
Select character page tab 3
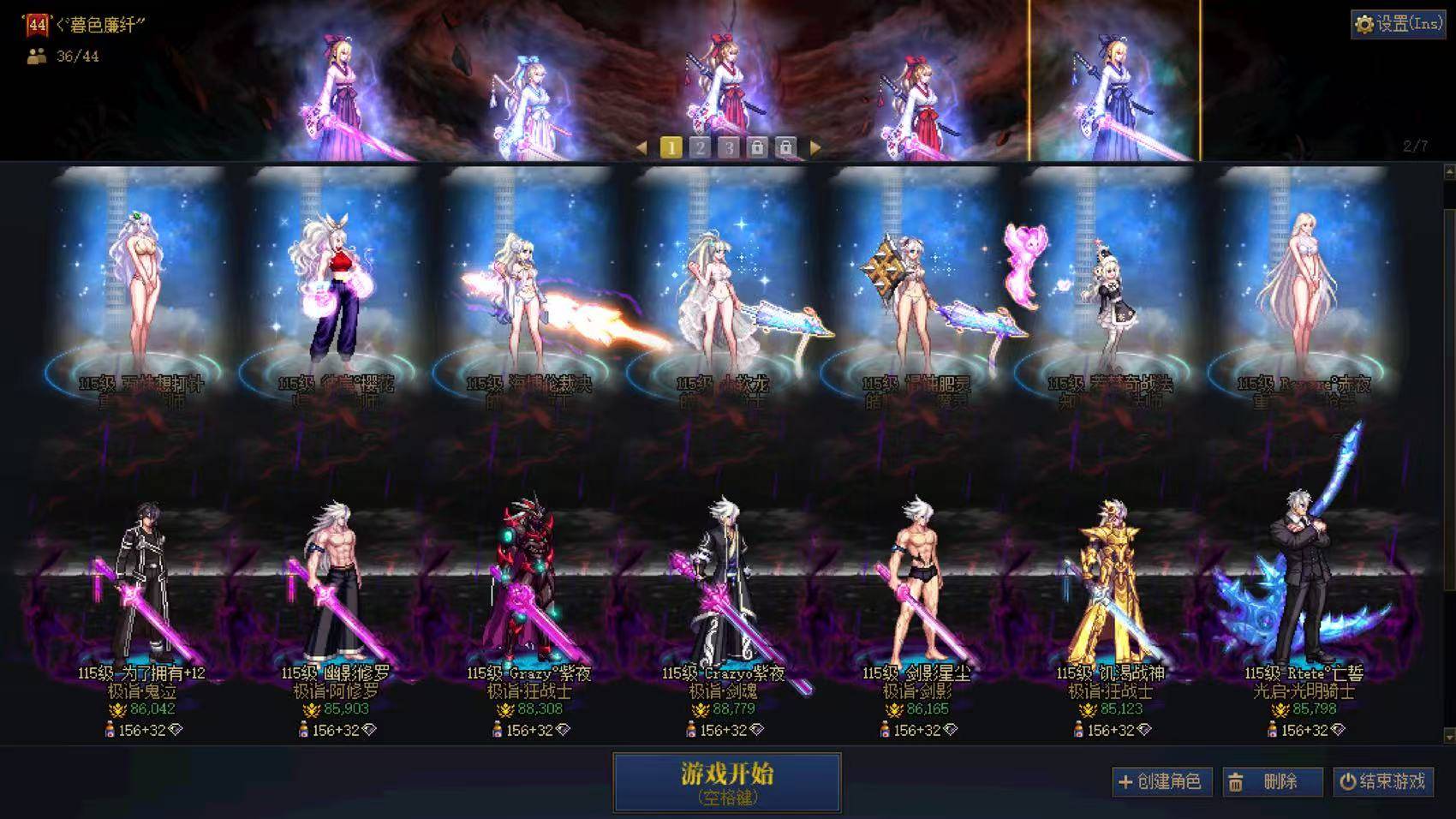point(728,147)
